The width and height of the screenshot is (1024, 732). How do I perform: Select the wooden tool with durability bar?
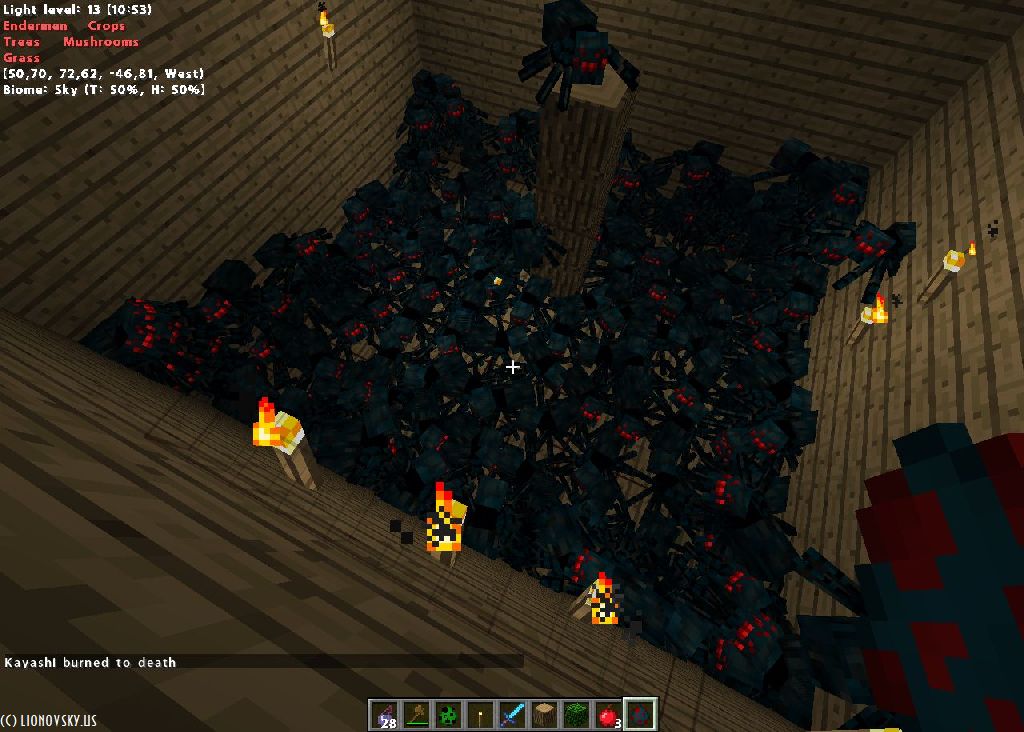point(416,715)
